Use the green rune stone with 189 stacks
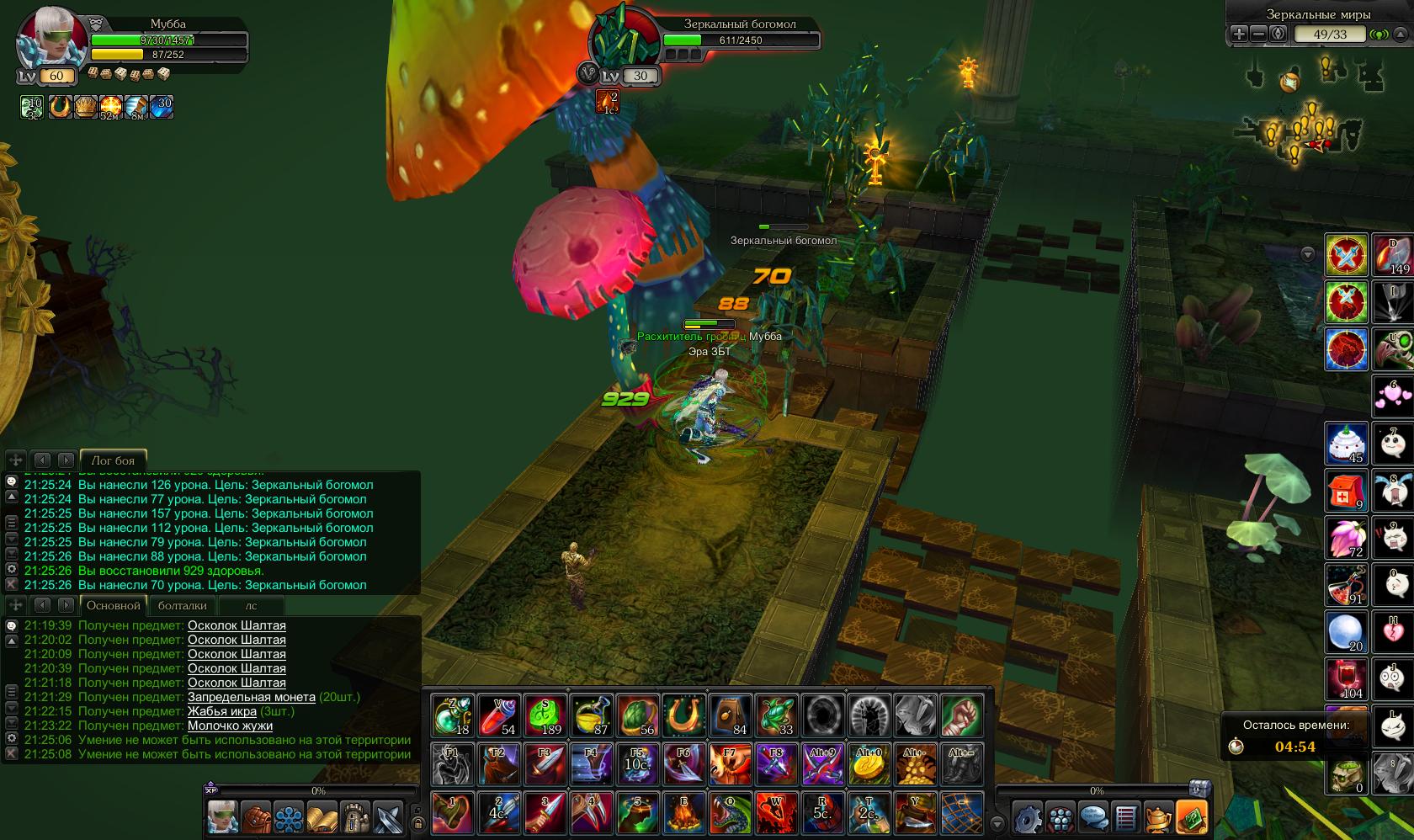 click(545, 716)
